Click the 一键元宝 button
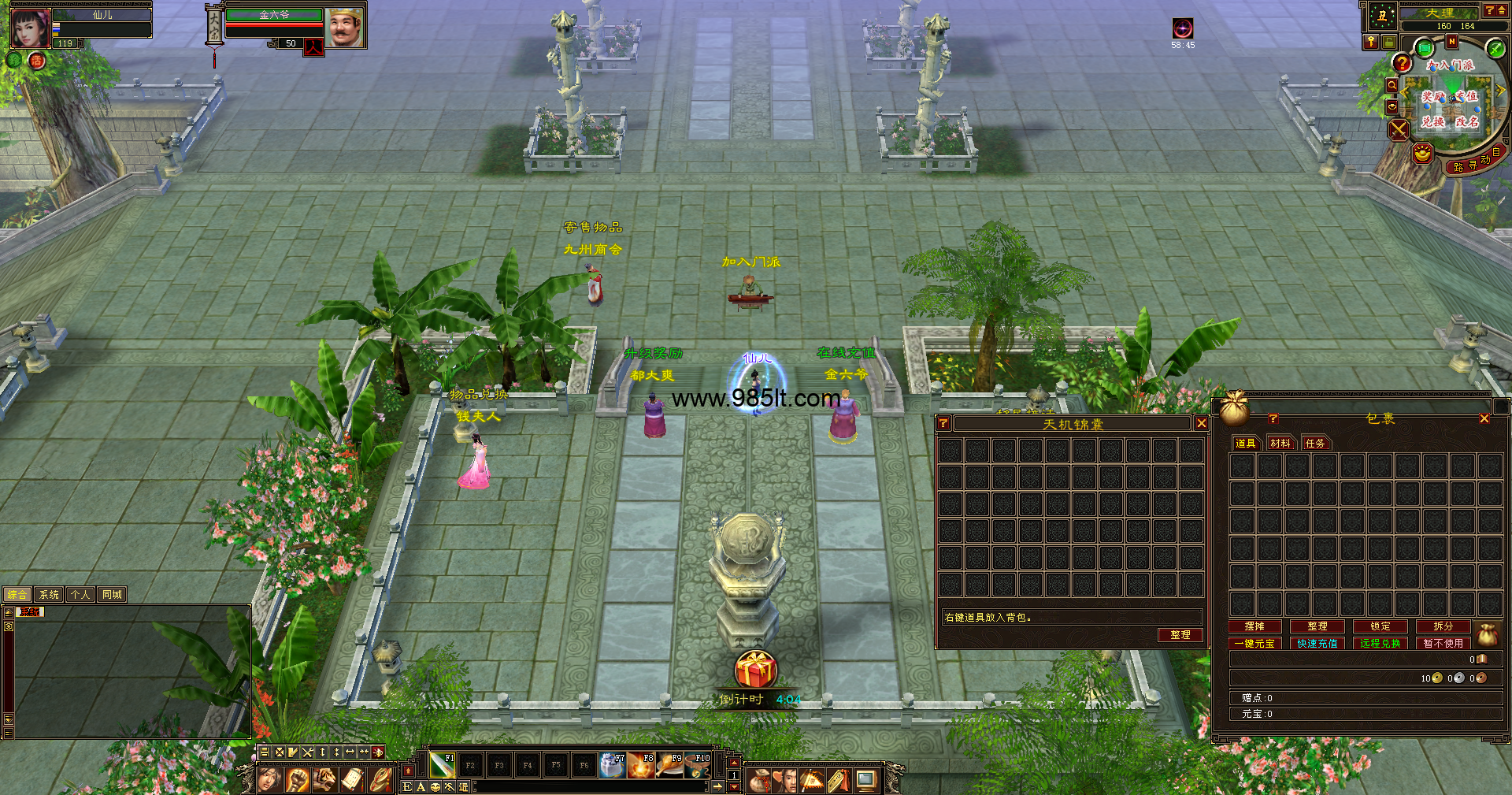1512x795 pixels. (x=1254, y=644)
